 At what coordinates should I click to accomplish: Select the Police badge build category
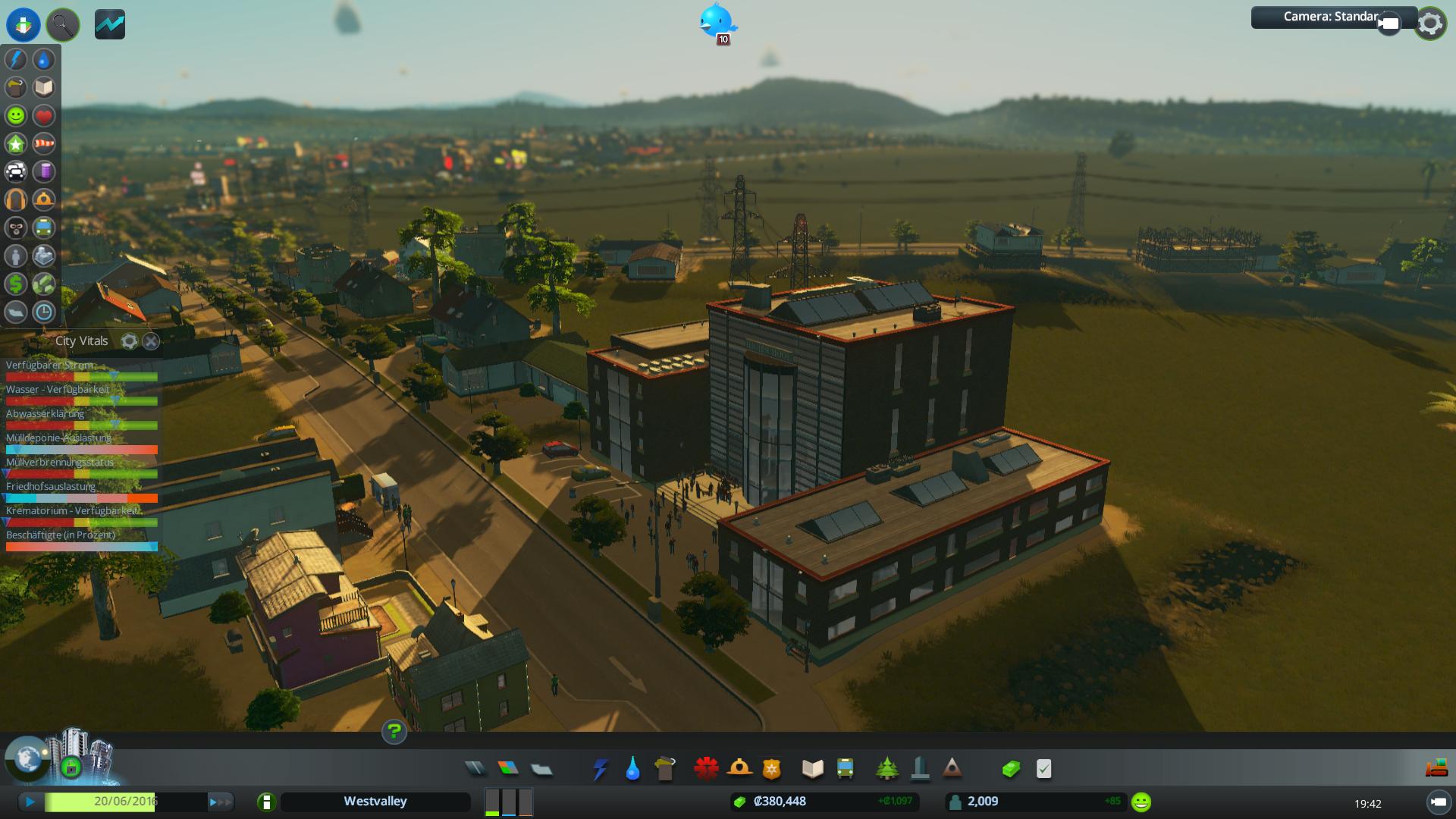pos(771,769)
